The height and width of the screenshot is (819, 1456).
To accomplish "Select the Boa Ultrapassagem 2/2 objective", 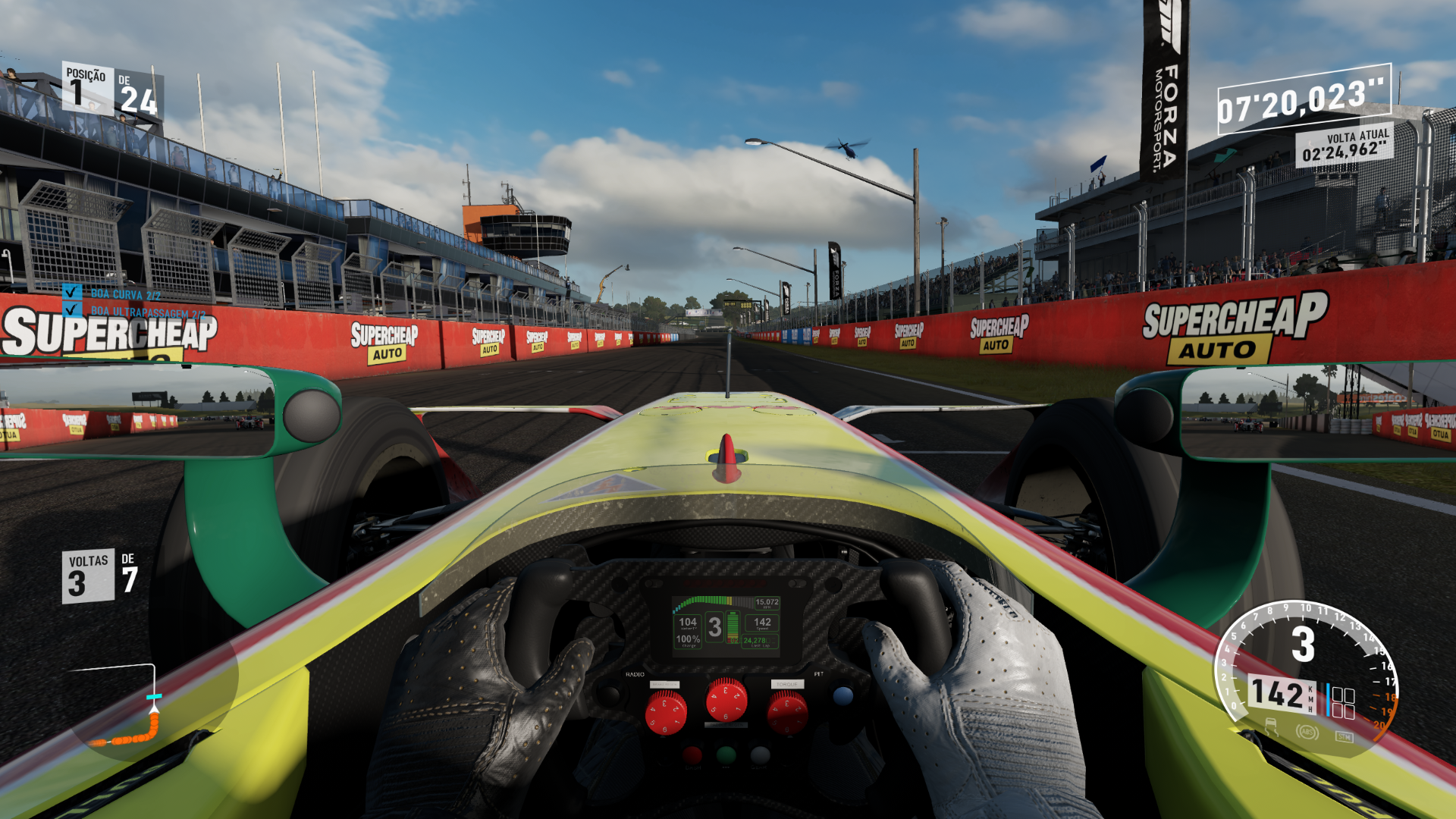I will 148,311.
